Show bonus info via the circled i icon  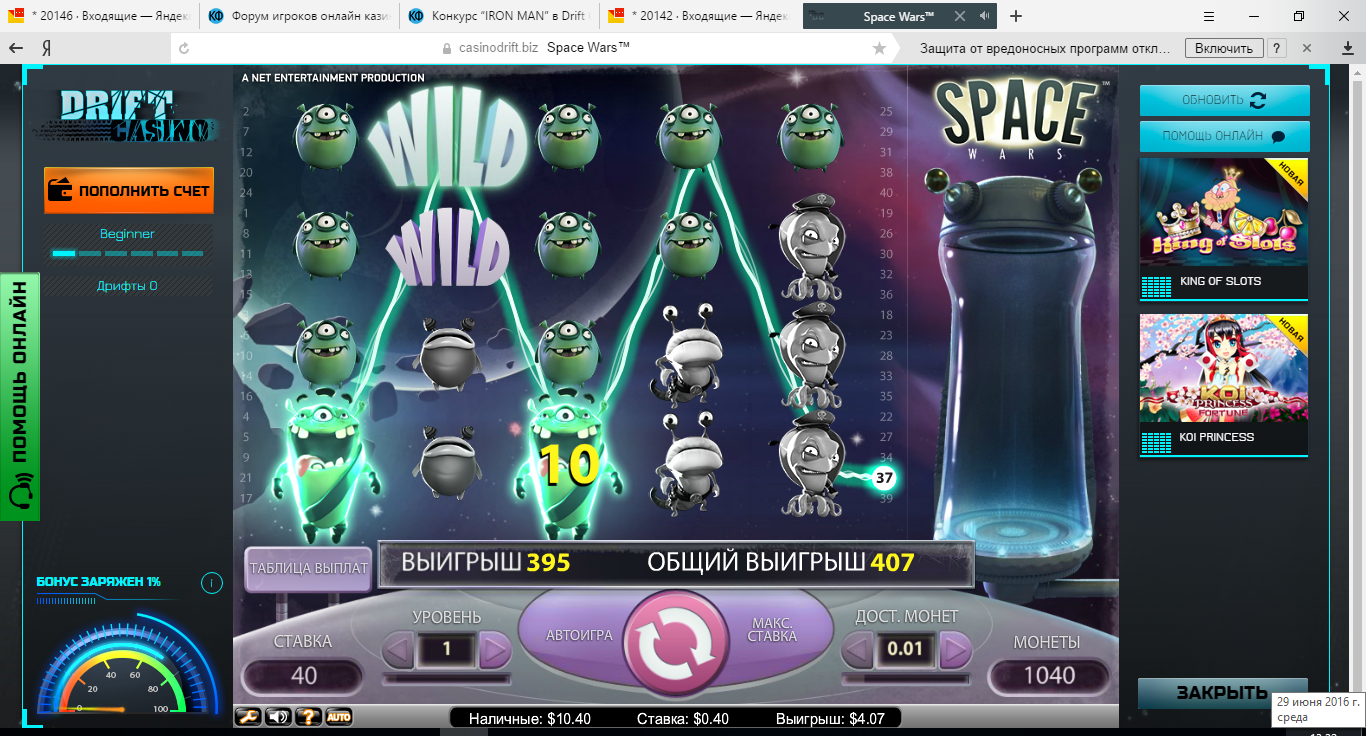click(211, 583)
